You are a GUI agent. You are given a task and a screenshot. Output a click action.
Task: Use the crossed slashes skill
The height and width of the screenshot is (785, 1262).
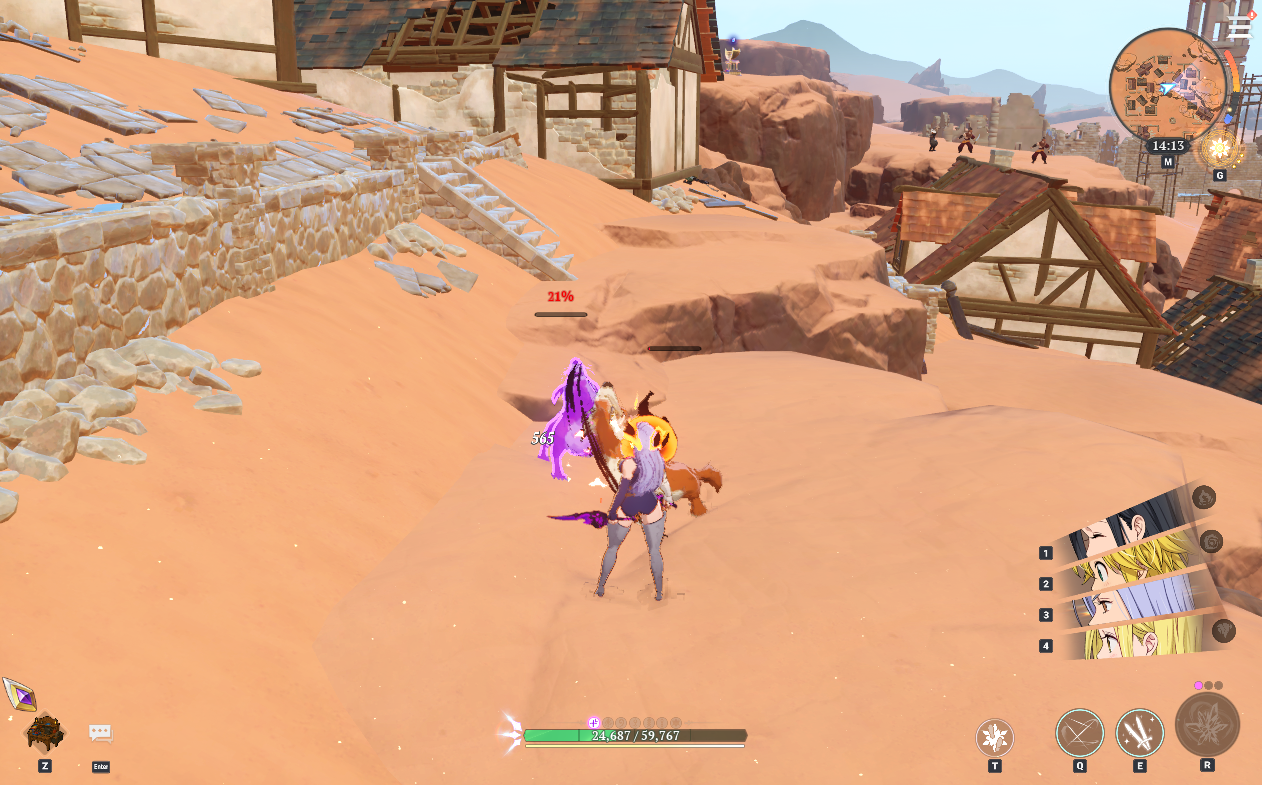(x=1080, y=733)
